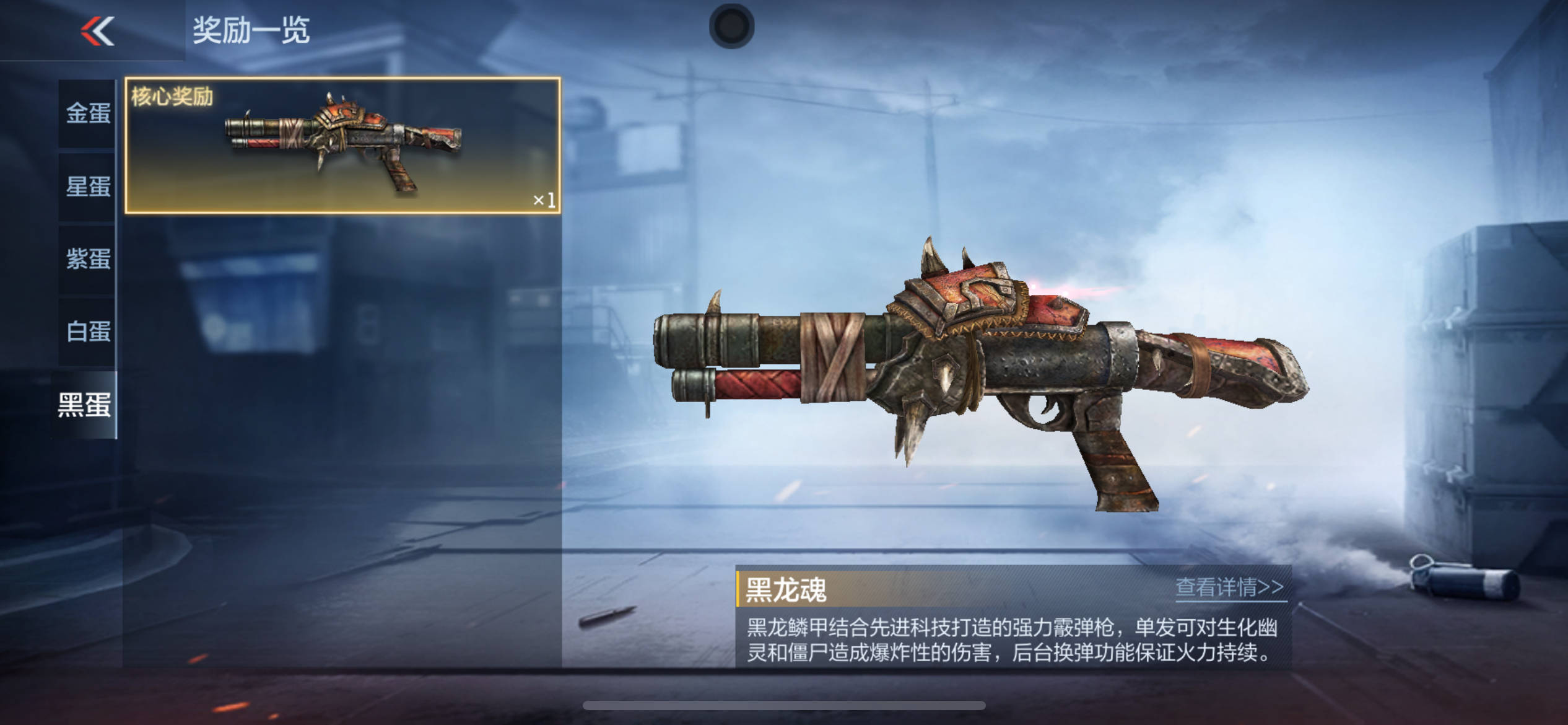Go back using the red arrow button

pyautogui.click(x=98, y=31)
